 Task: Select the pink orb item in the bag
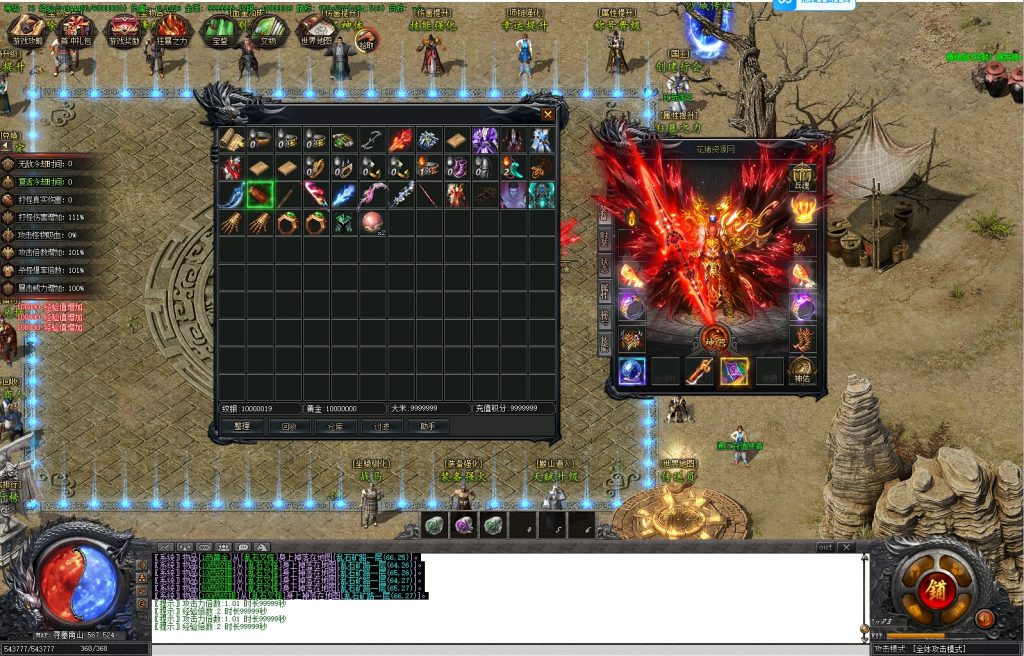pos(372,222)
